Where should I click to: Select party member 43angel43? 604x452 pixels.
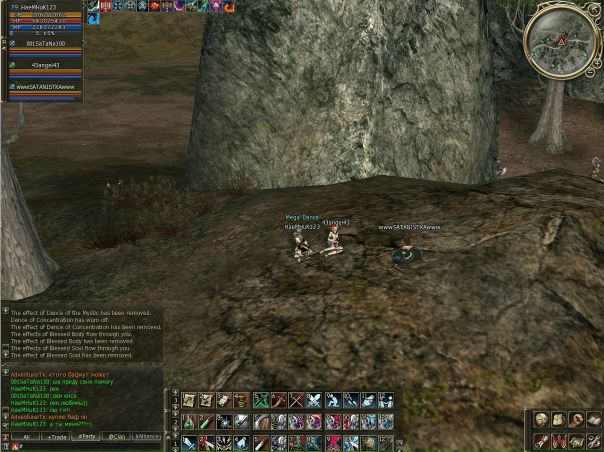(x=45, y=65)
